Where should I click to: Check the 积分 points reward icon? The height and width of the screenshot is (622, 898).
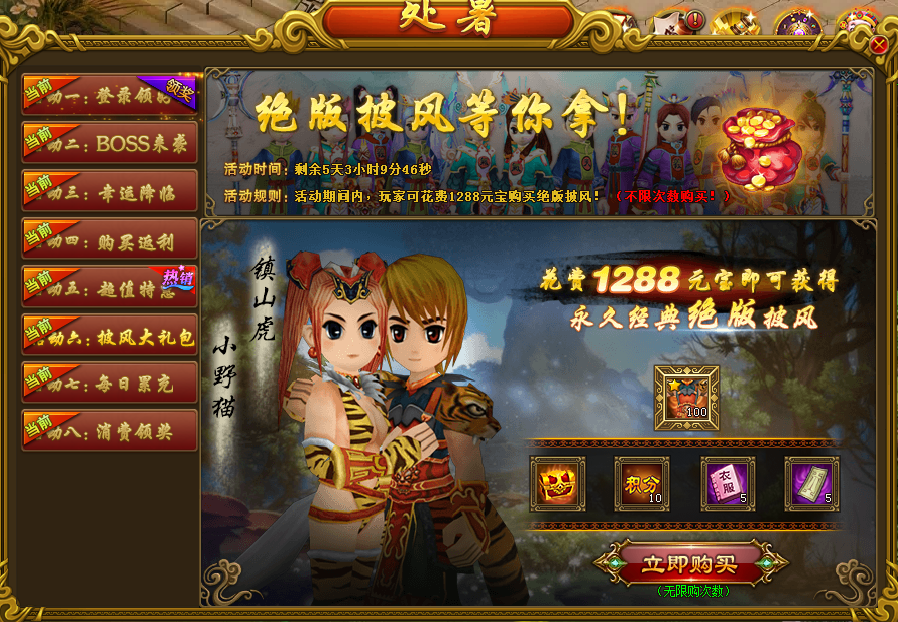[x=641, y=484]
